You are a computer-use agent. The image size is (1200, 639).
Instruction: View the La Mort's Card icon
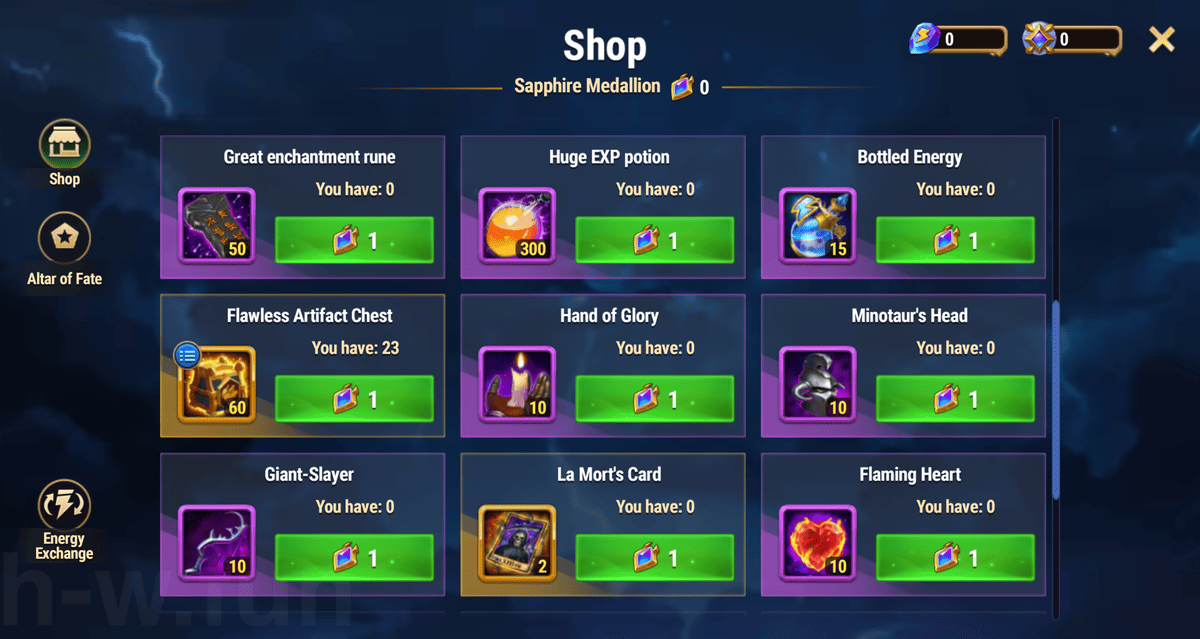tap(517, 543)
